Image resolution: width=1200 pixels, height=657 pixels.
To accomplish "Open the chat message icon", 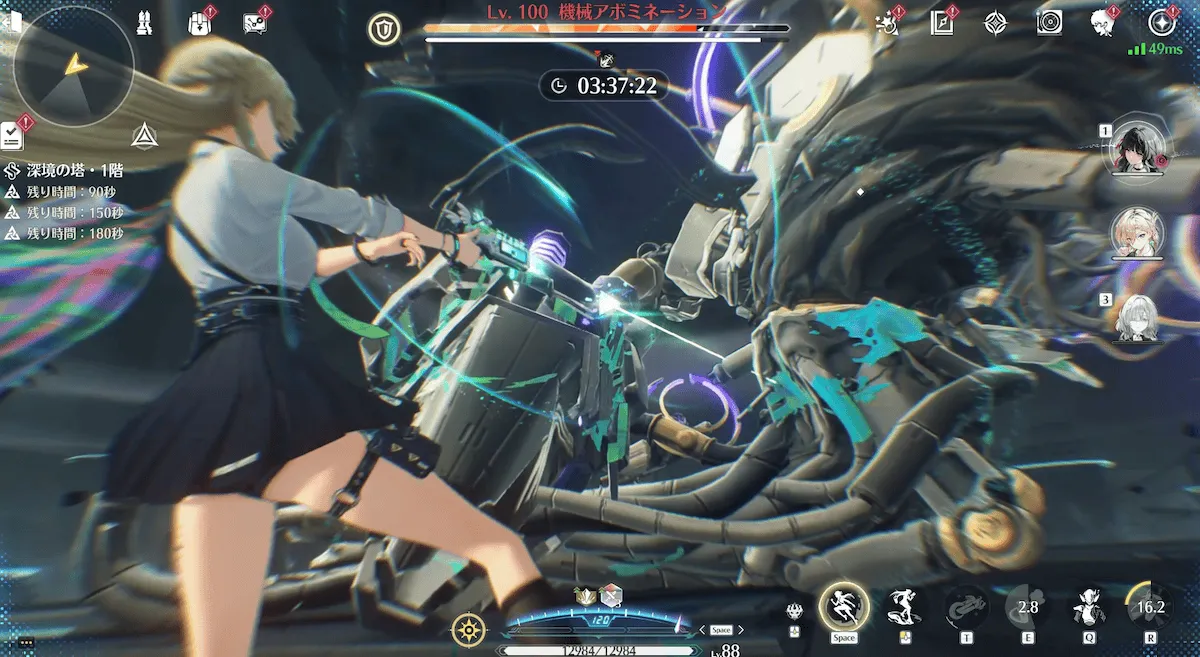I will pyautogui.click(x=255, y=23).
